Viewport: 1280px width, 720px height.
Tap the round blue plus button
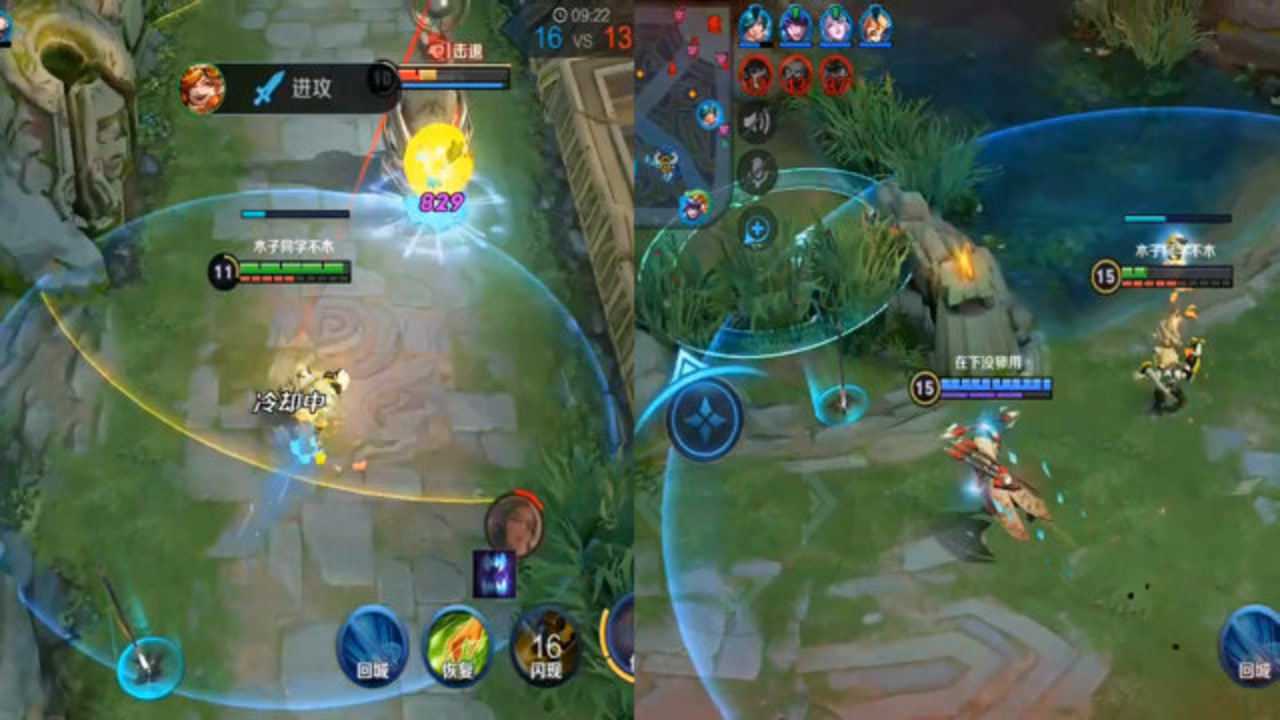(757, 229)
